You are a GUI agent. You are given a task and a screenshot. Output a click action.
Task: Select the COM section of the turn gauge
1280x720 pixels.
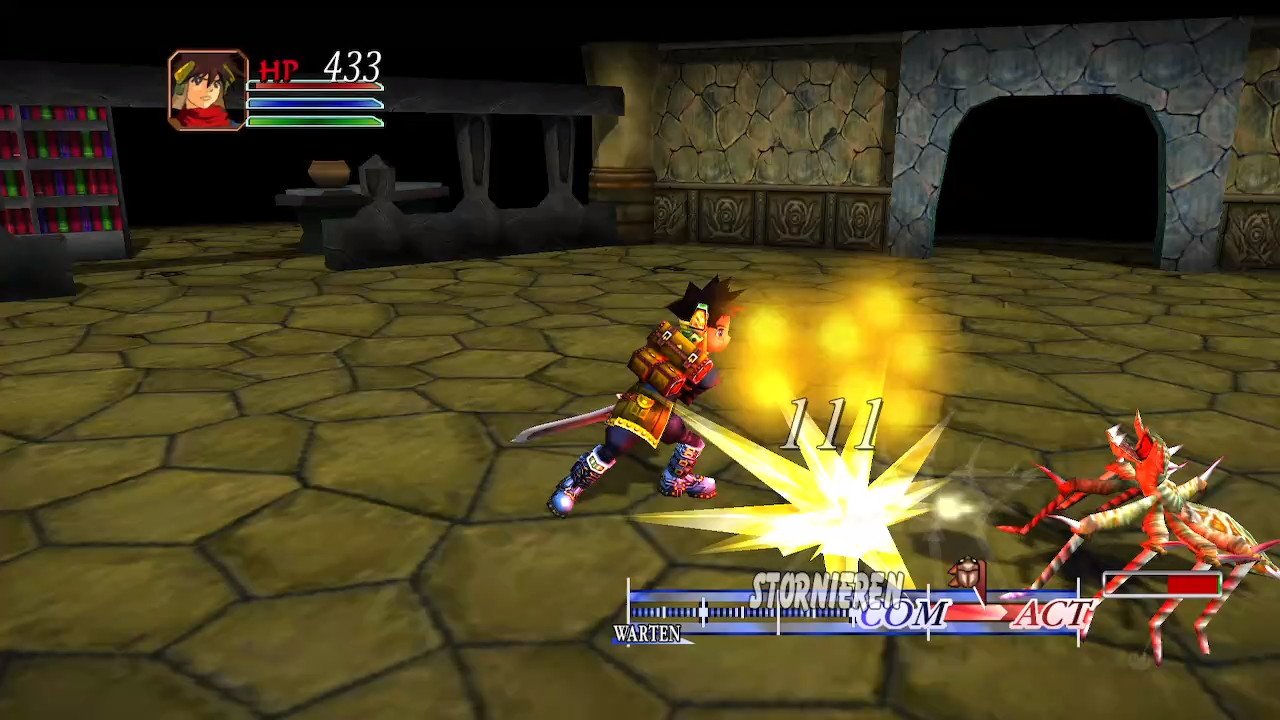[901, 614]
